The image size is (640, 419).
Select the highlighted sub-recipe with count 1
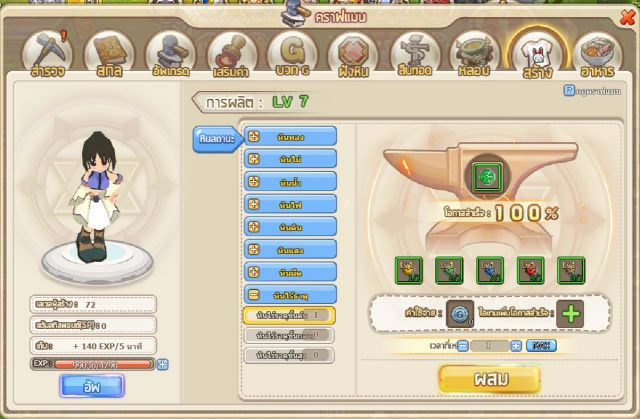click(291, 316)
